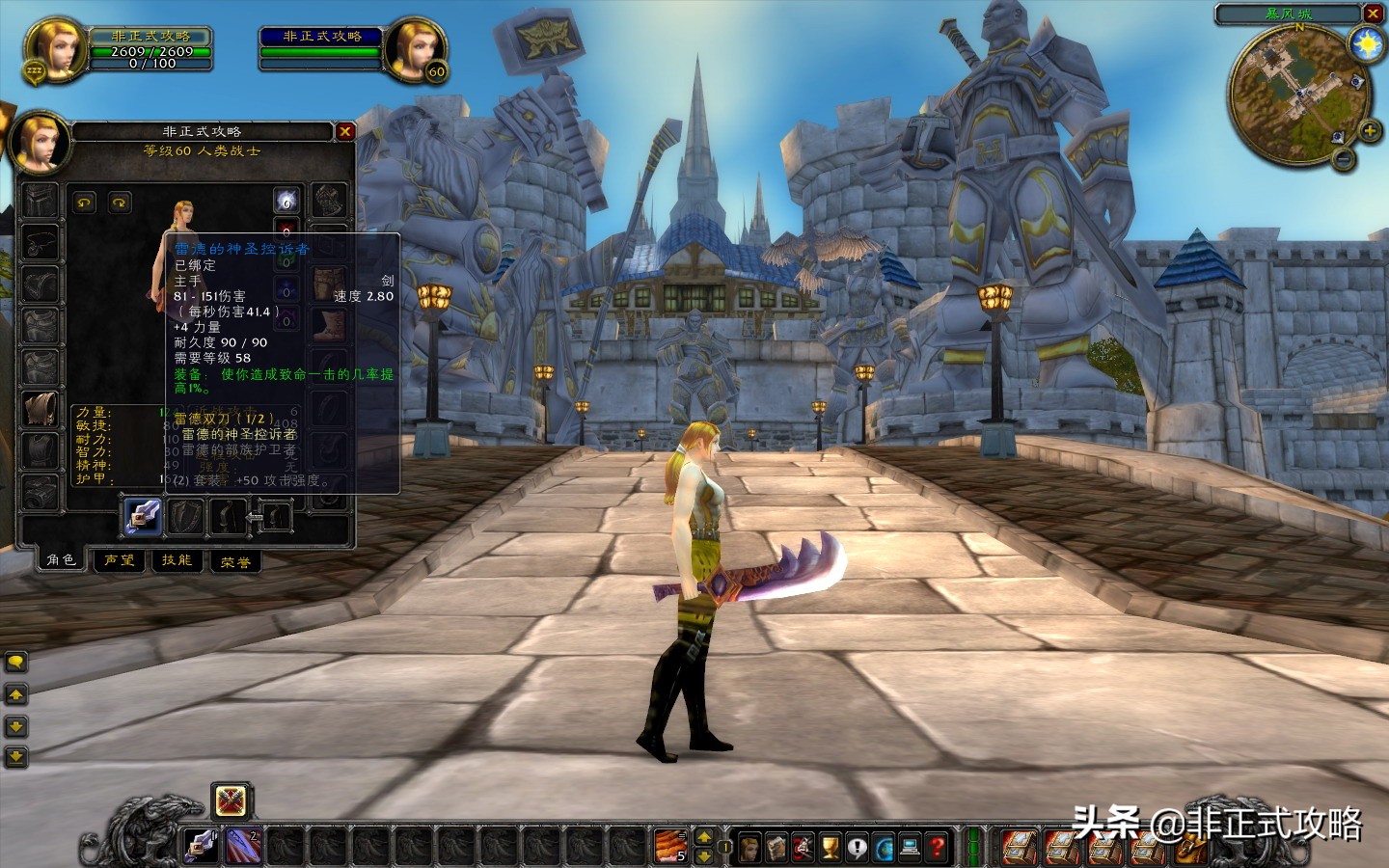
Task: Close the minimap with the X button
Action: 1373,14
